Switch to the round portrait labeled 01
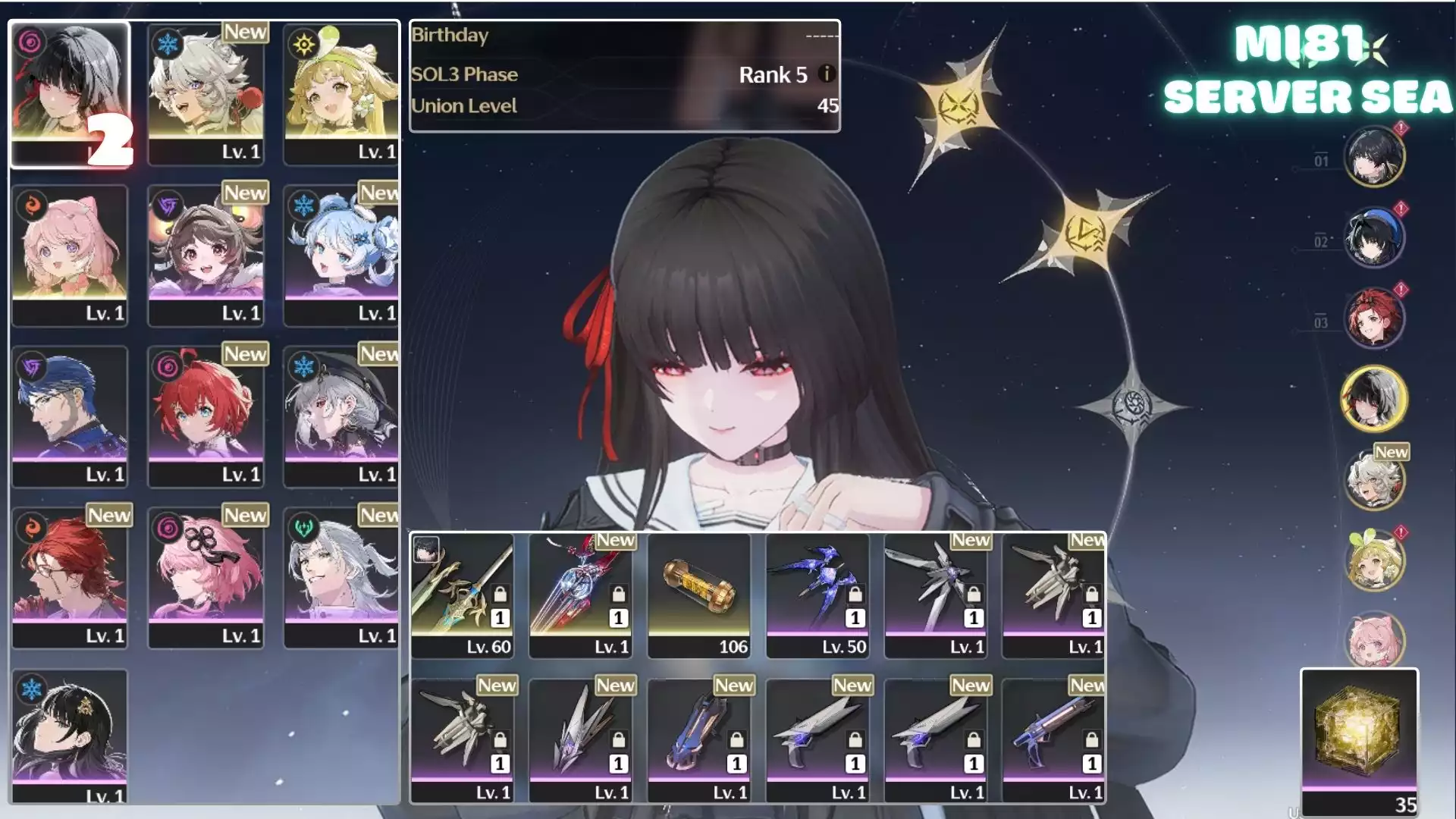Screen dimensions: 1456x819 point(1374,157)
